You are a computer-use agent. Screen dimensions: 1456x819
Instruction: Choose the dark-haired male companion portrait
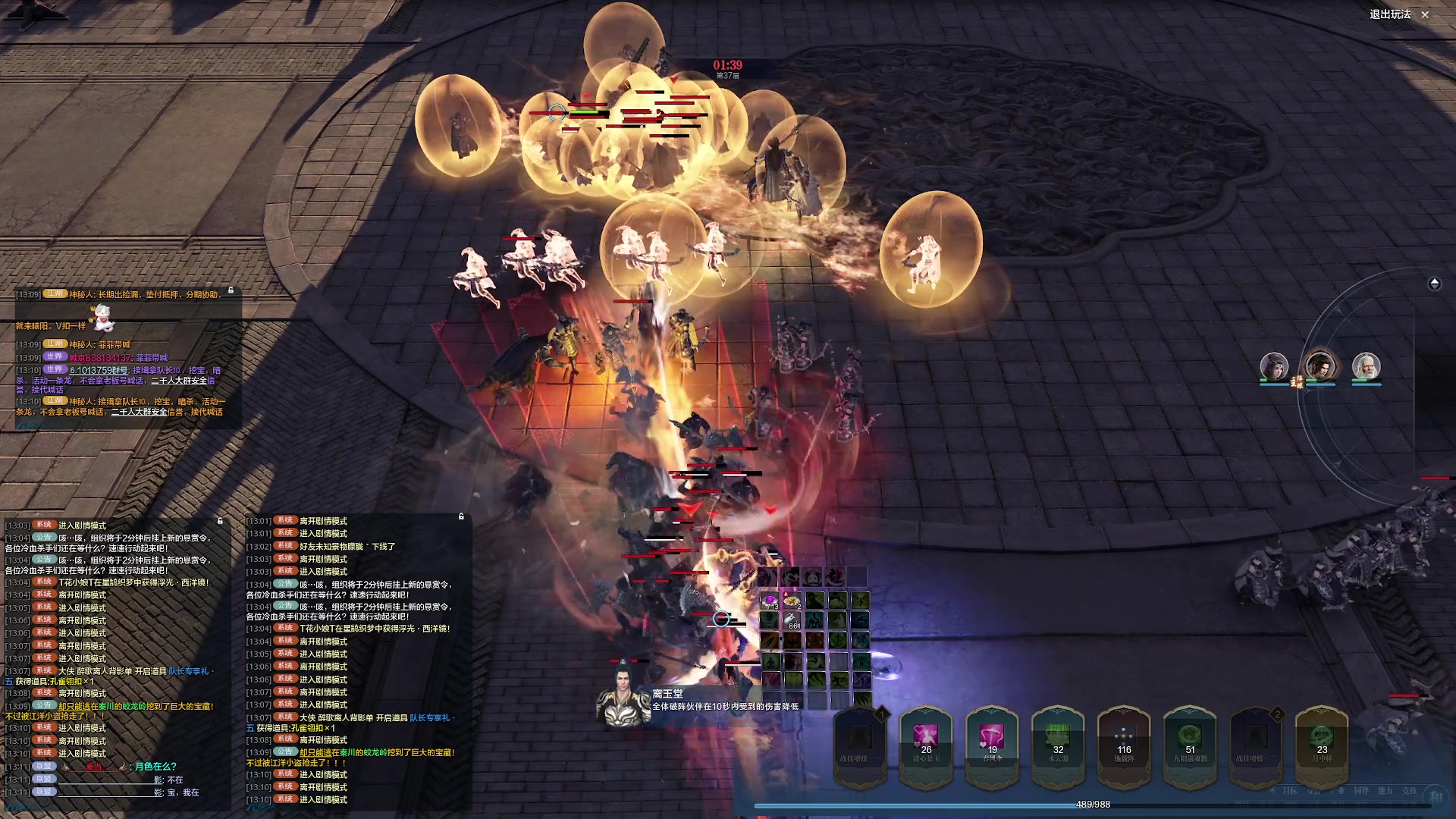pyautogui.click(x=1319, y=367)
